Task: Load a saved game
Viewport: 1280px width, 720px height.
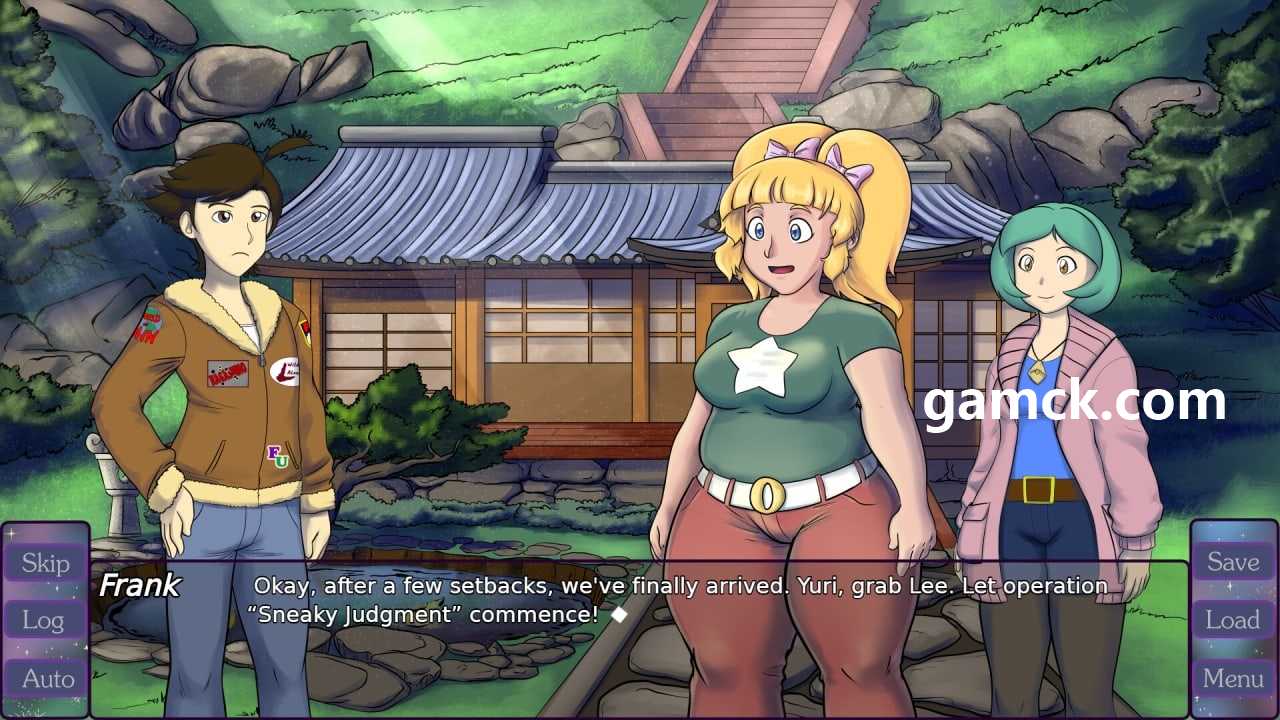Action: tap(1232, 620)
